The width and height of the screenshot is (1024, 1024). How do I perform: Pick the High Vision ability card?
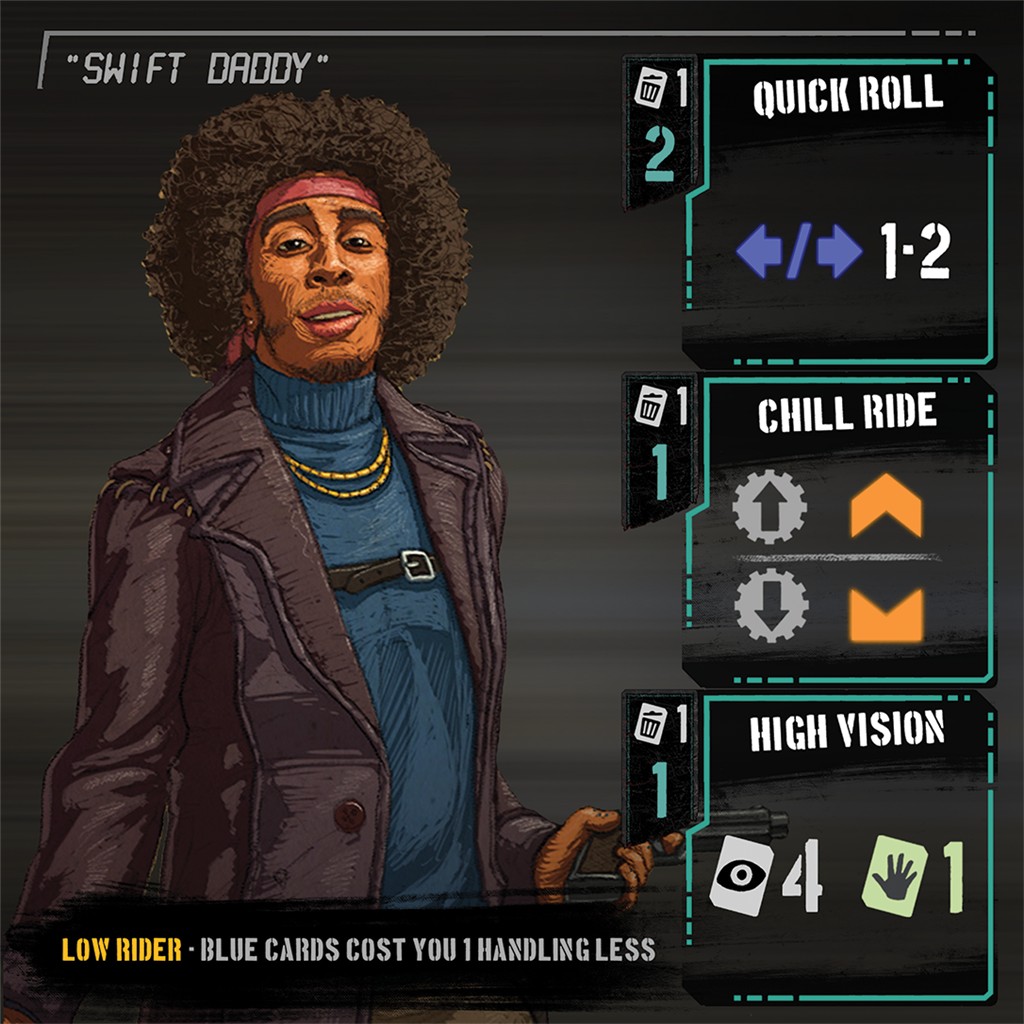coord(838,845)
